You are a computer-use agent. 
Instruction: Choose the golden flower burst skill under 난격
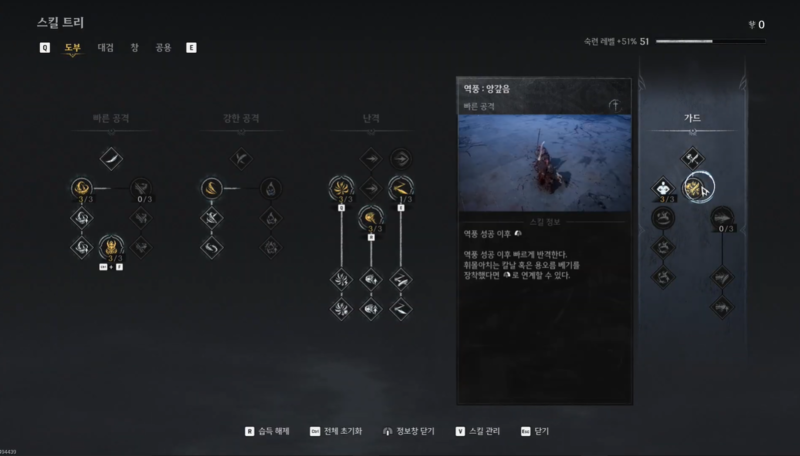(342, 187)
